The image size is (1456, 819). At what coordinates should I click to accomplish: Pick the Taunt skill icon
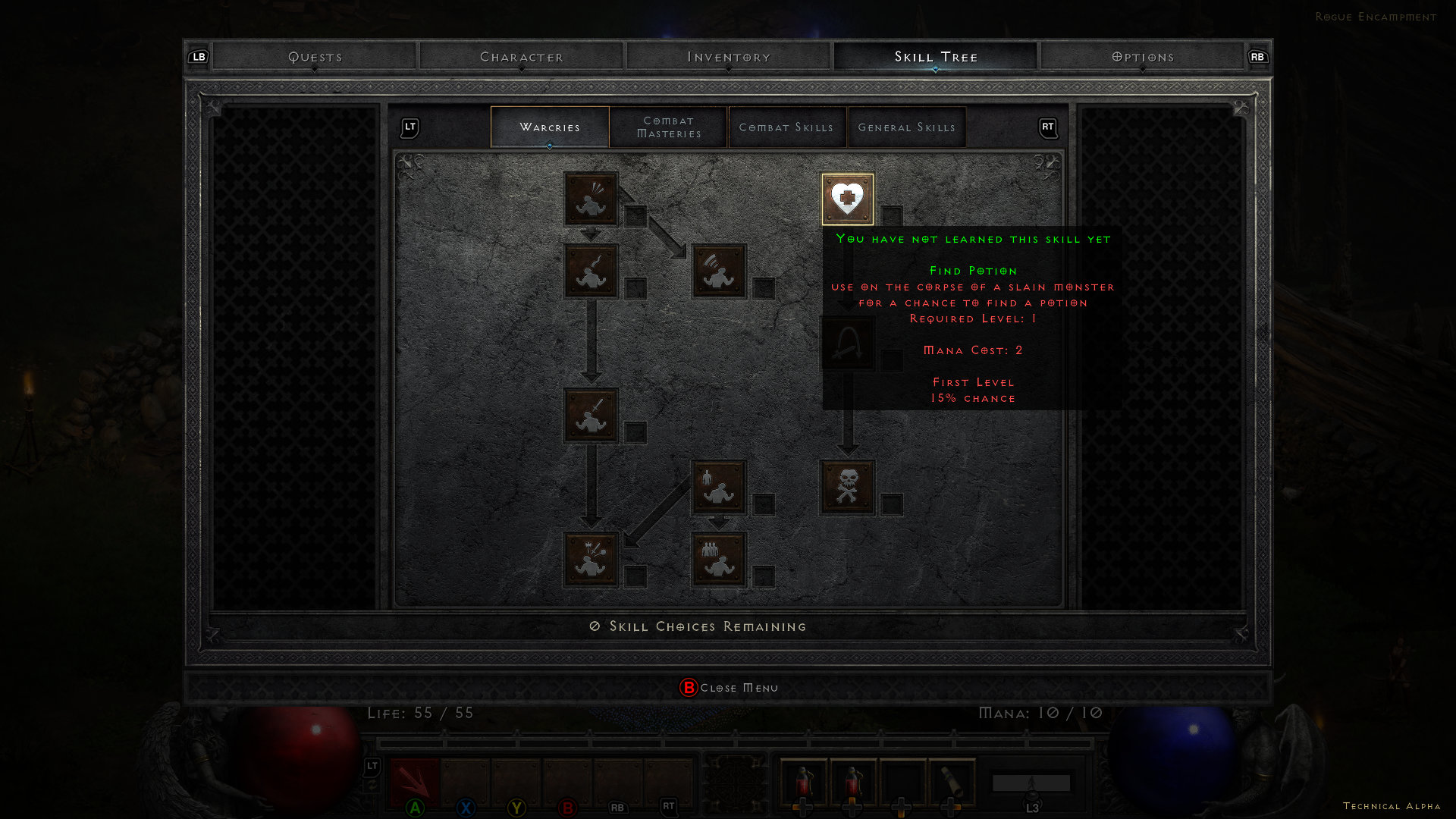tap(591, 271)
